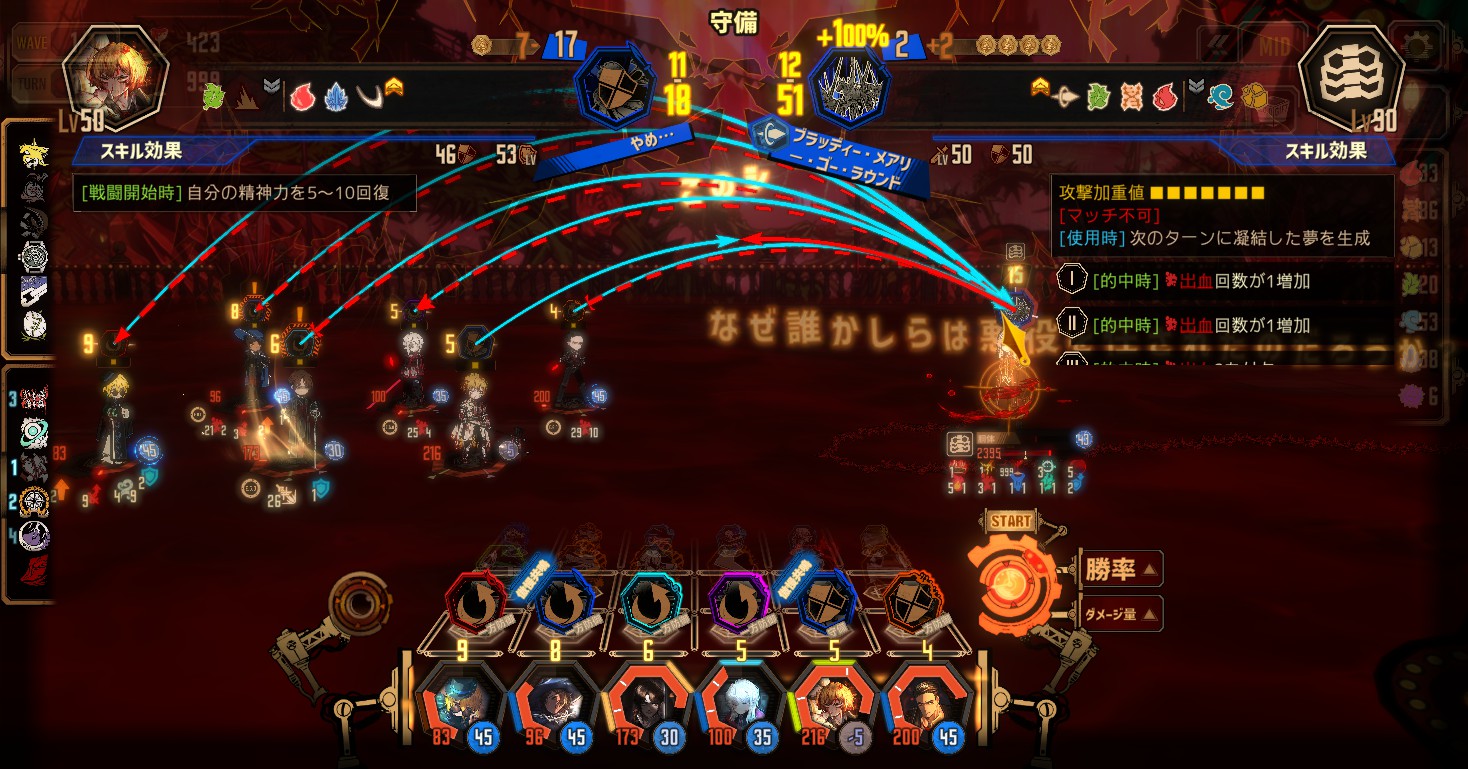
Task: Select the red-framed evade skill slot
Action: [472, 604]
